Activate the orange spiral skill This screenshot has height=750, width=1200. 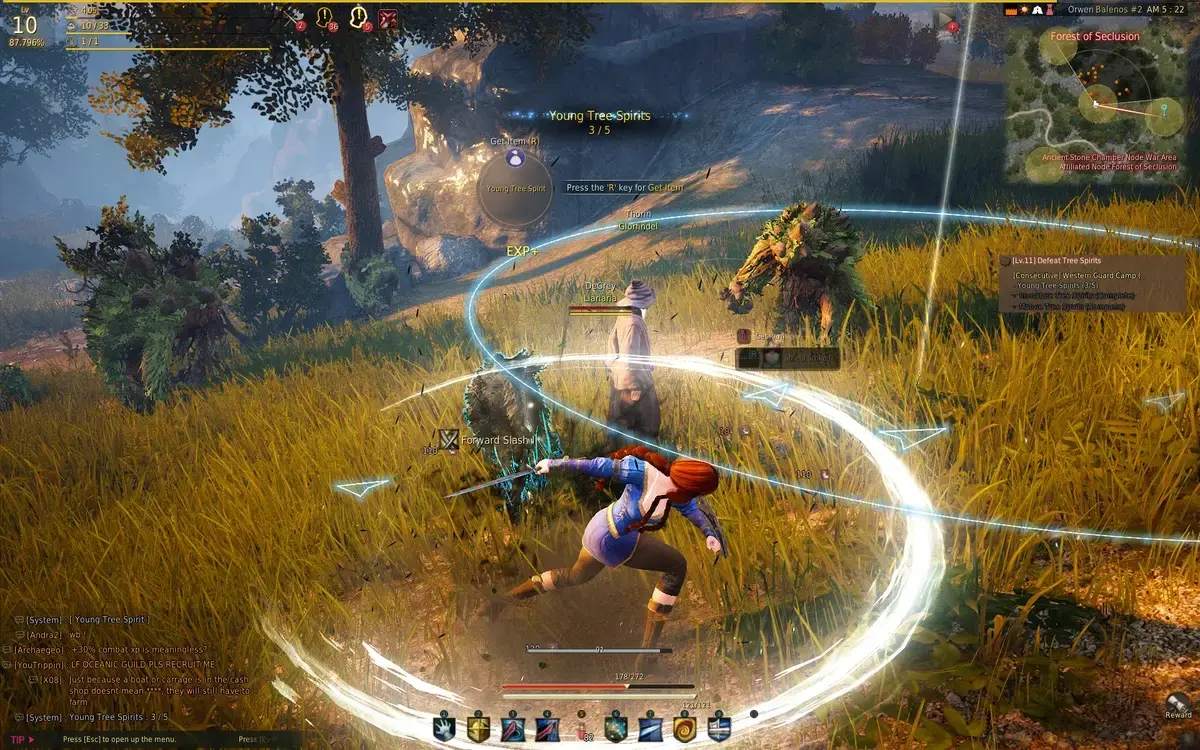[684, 729]
